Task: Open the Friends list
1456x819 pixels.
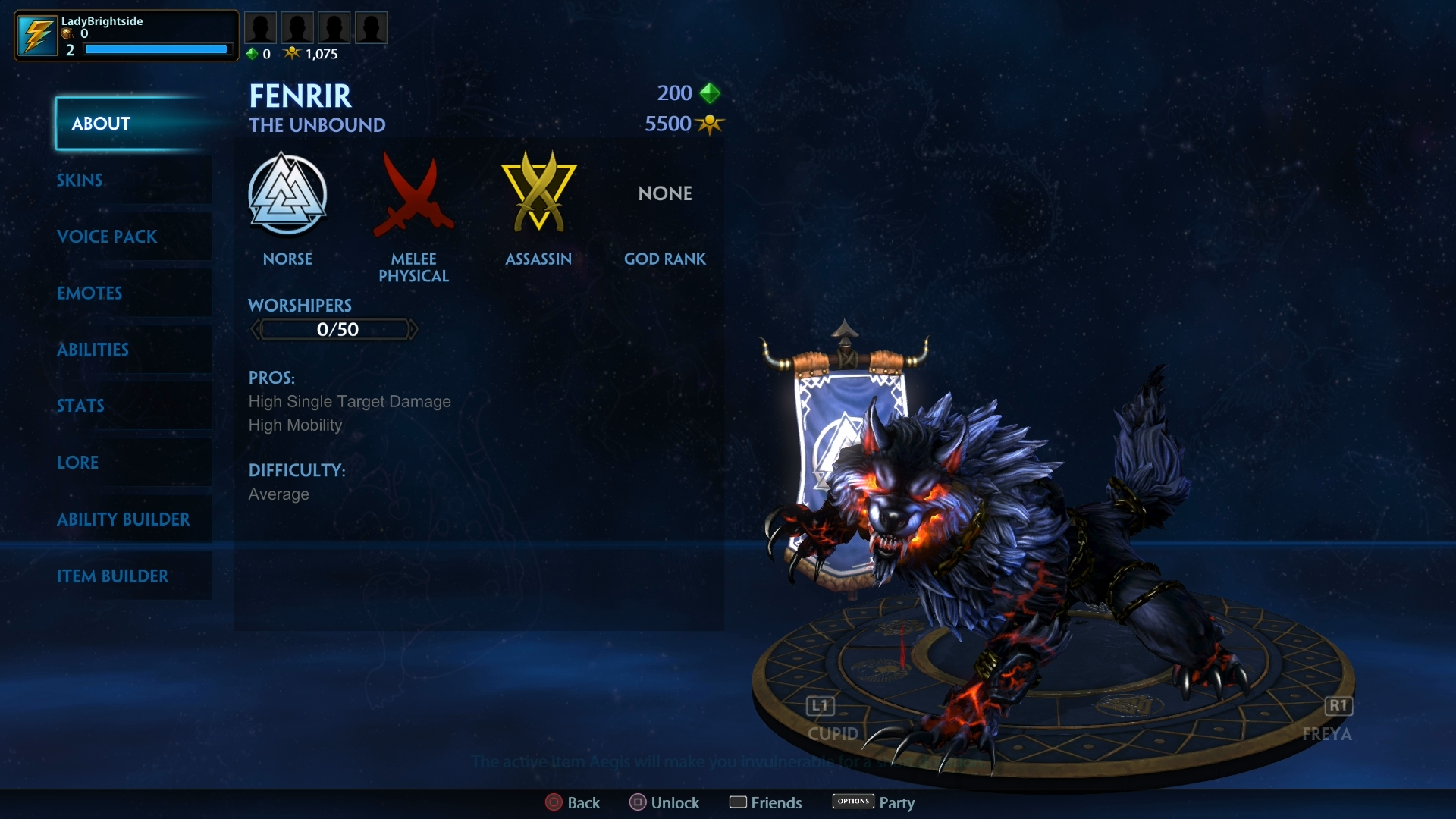Action: click(766, 802)
